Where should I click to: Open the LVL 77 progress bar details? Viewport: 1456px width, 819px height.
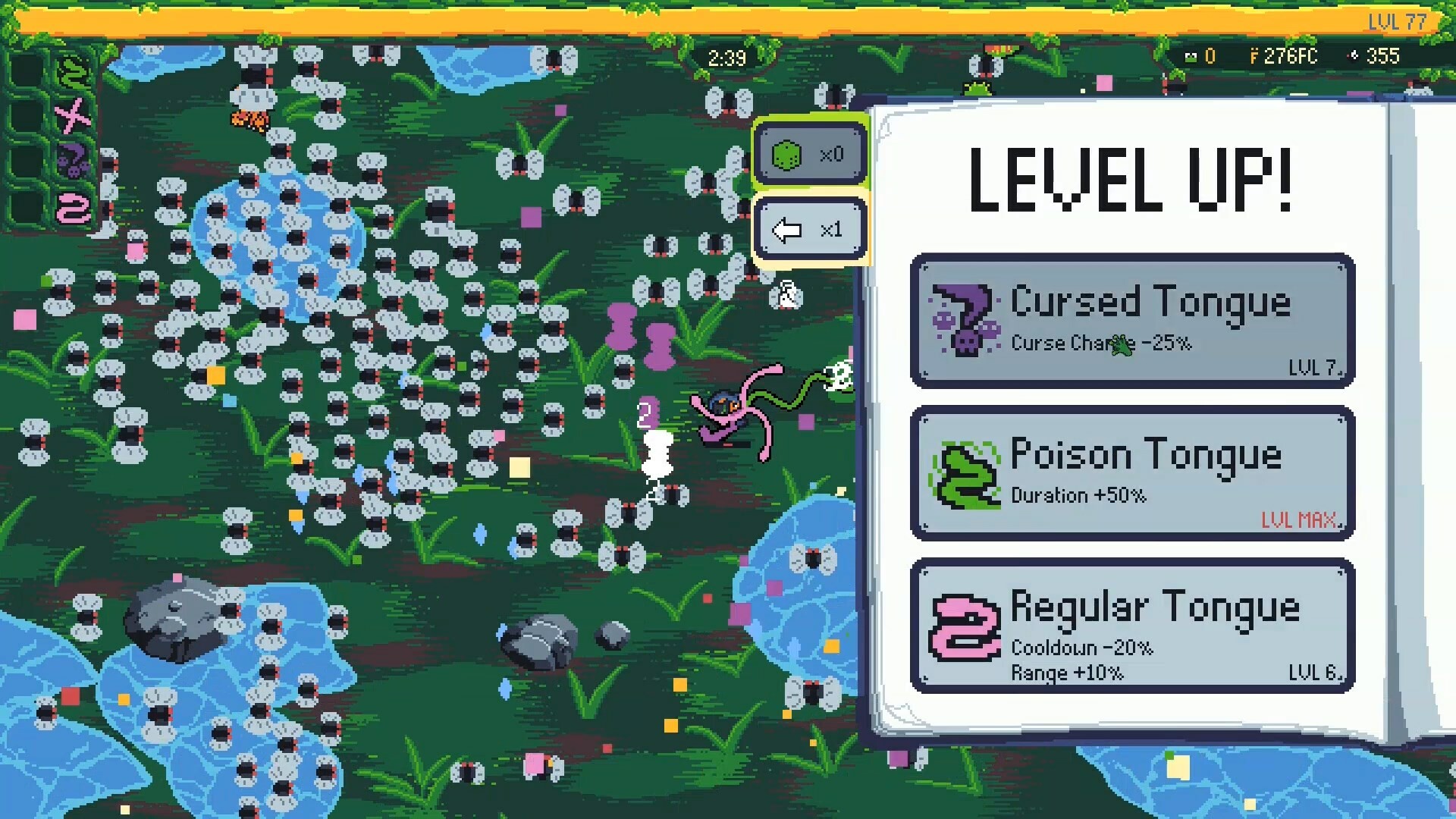click(x=1398, y=22)
